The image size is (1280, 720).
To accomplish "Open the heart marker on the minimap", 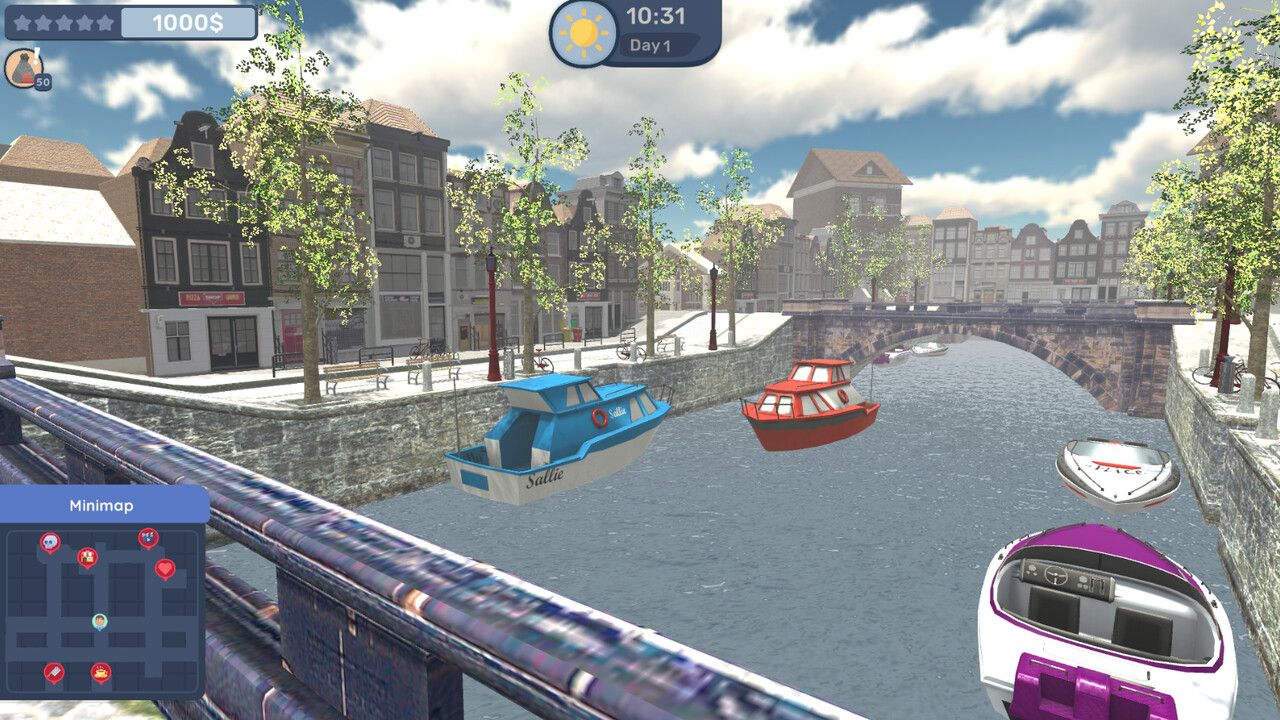I will [164, 568].
